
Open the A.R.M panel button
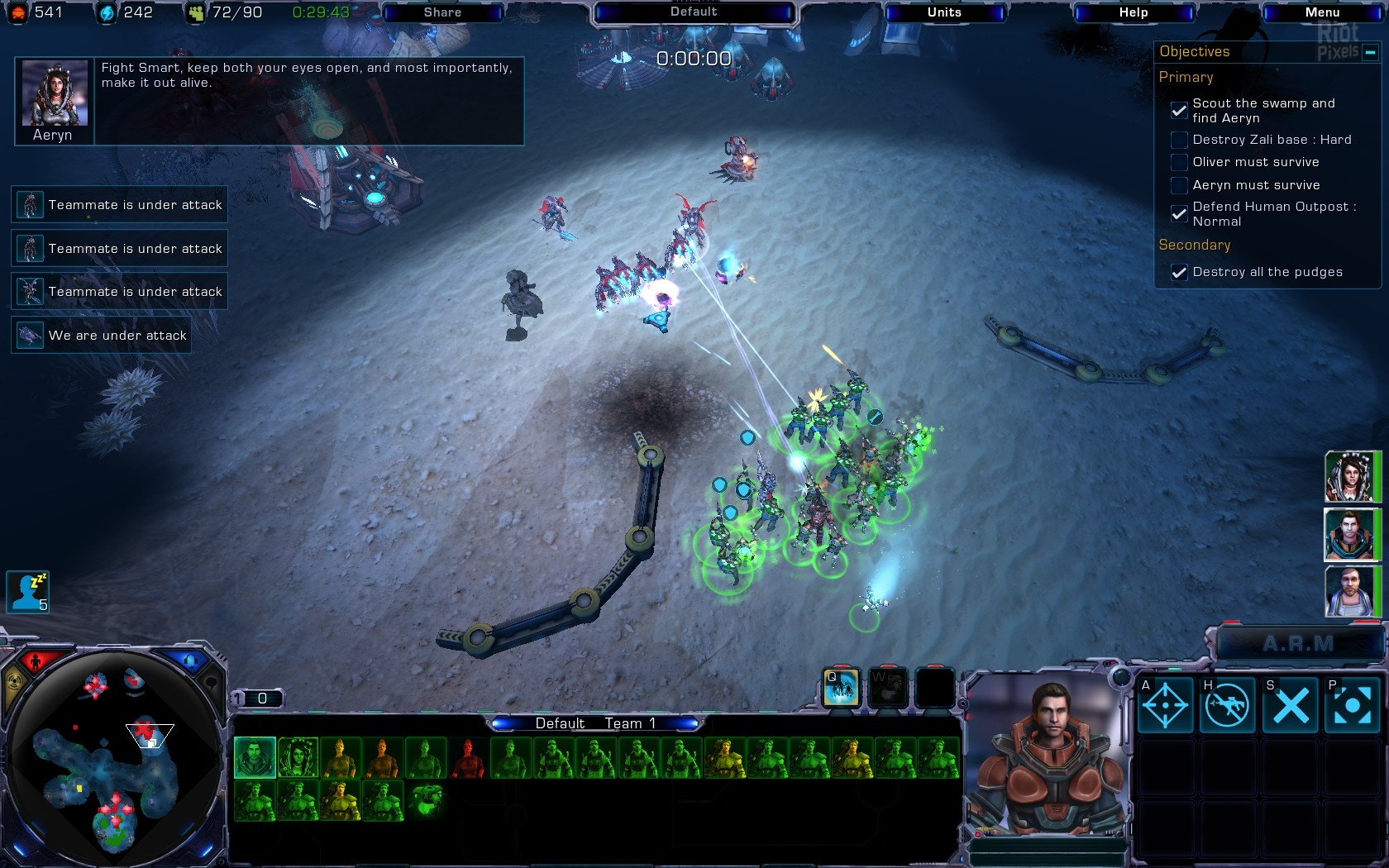(1298, 644)
